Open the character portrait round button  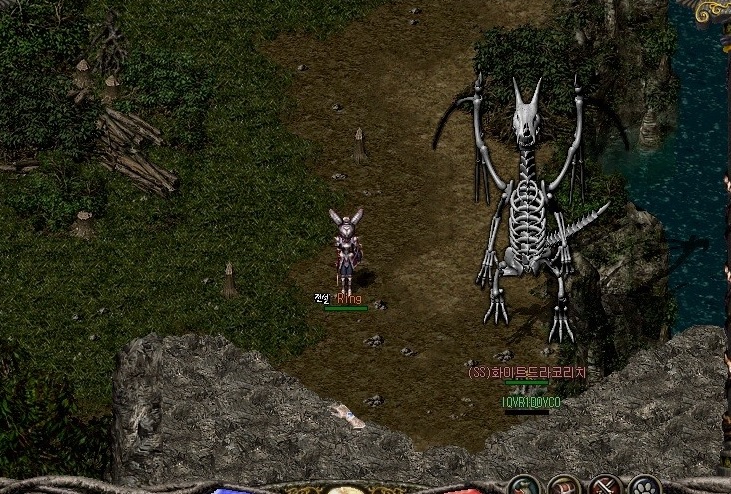click(x=525, y=487)
